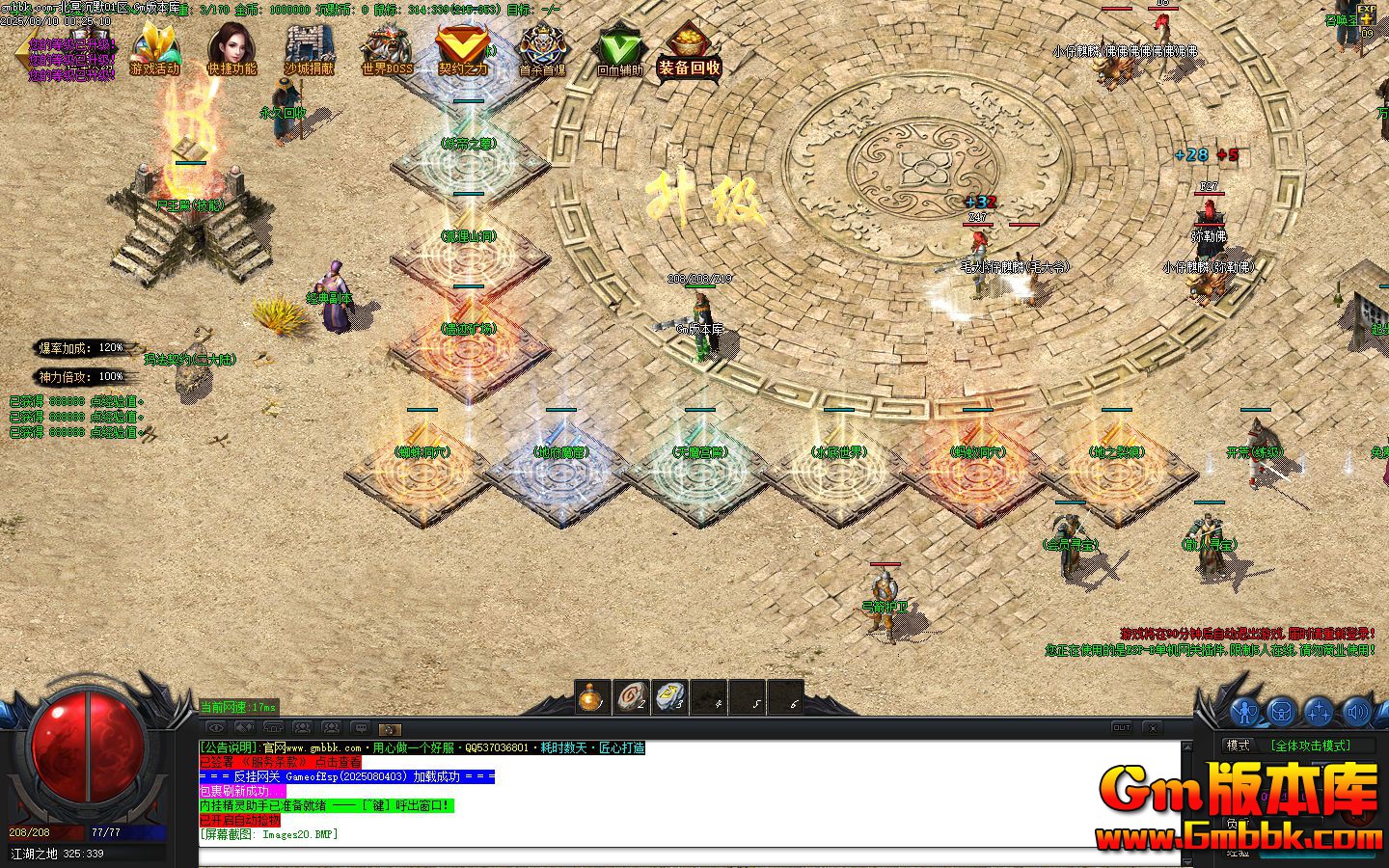Use the orange potion in hotbar slot 1

click(x=593, y=697)
